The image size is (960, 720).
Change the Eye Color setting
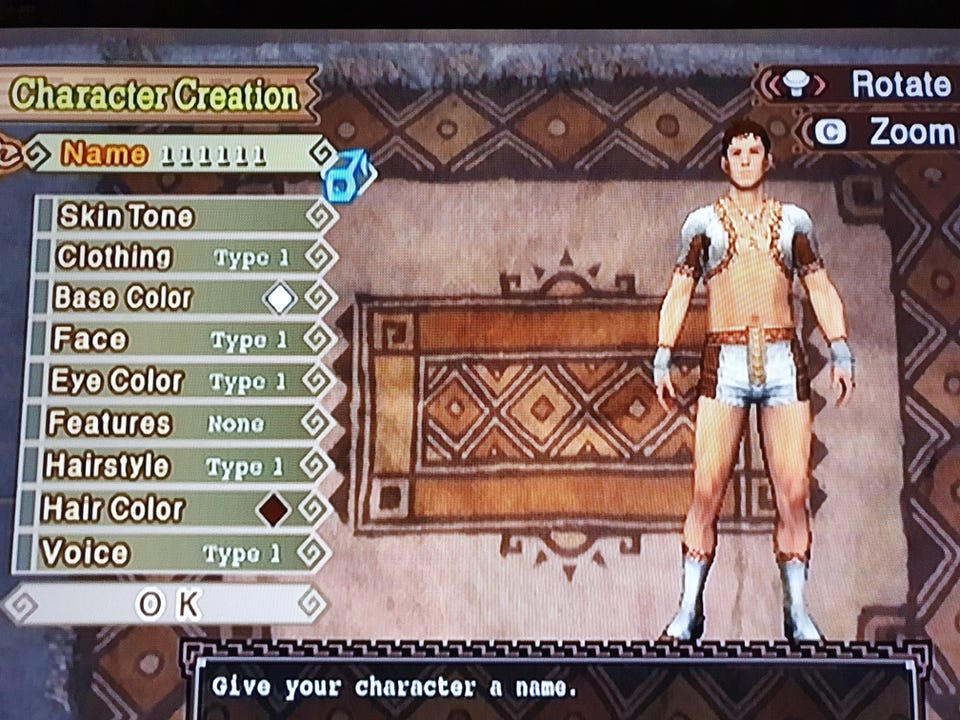(x=180, y=382)
